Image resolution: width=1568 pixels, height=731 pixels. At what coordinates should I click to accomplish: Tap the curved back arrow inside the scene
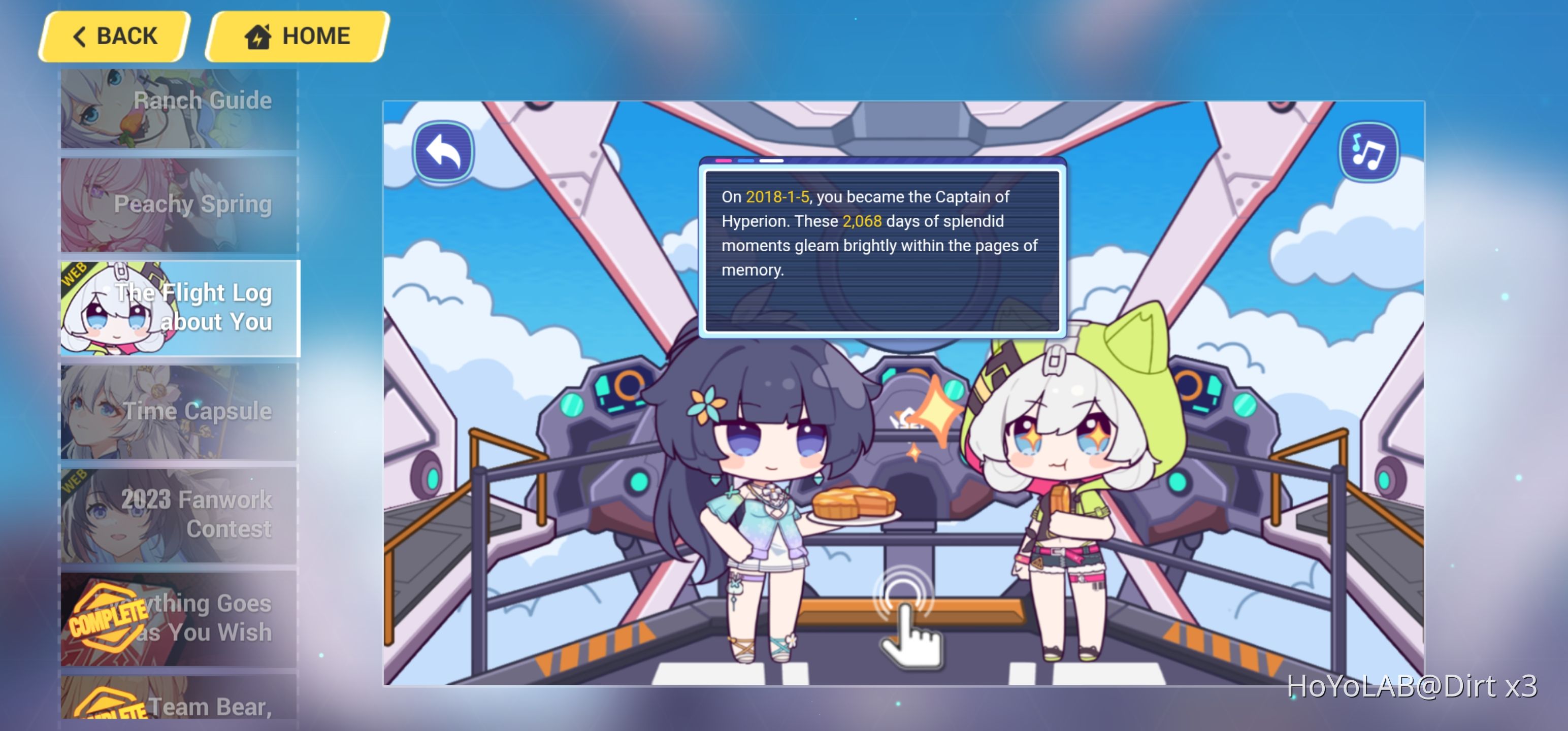tap(444, 152)
